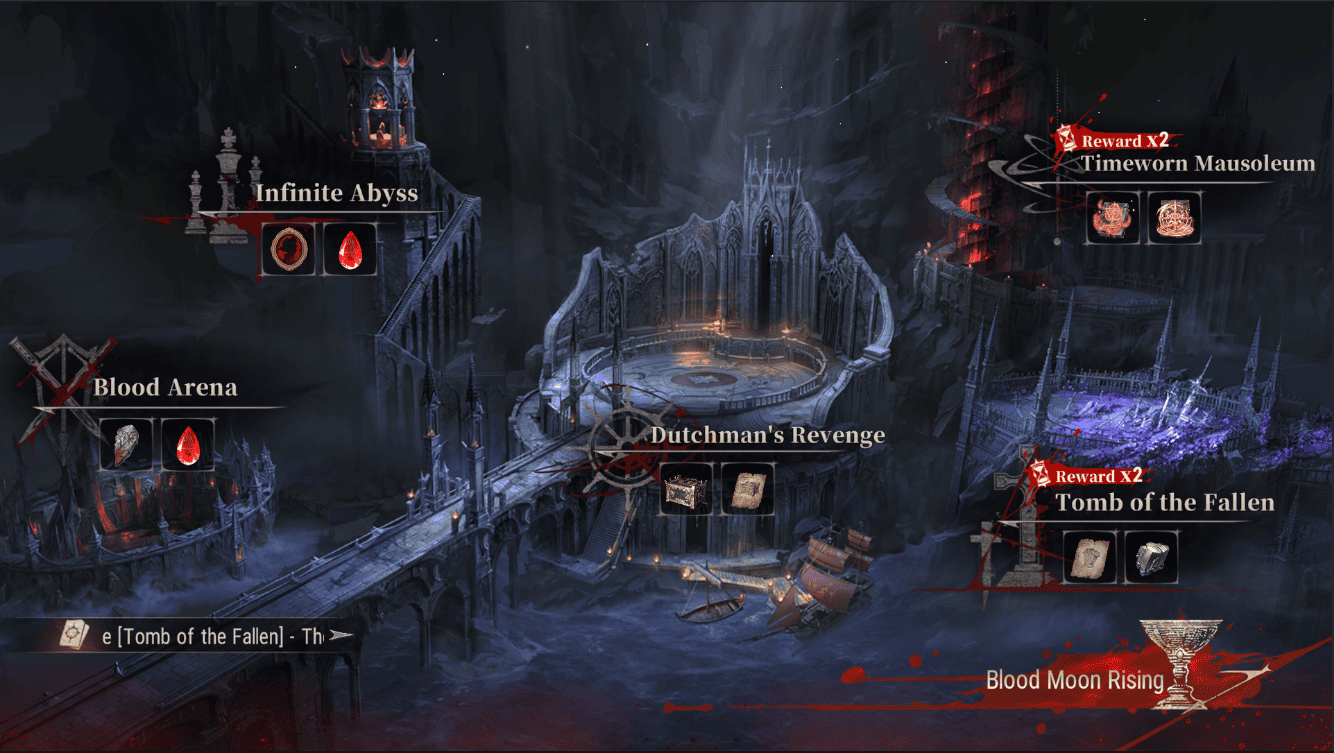Open the Tomb of the Fallen
This screenshot has width=1334, height=753.
click(x=1165, y=503)
